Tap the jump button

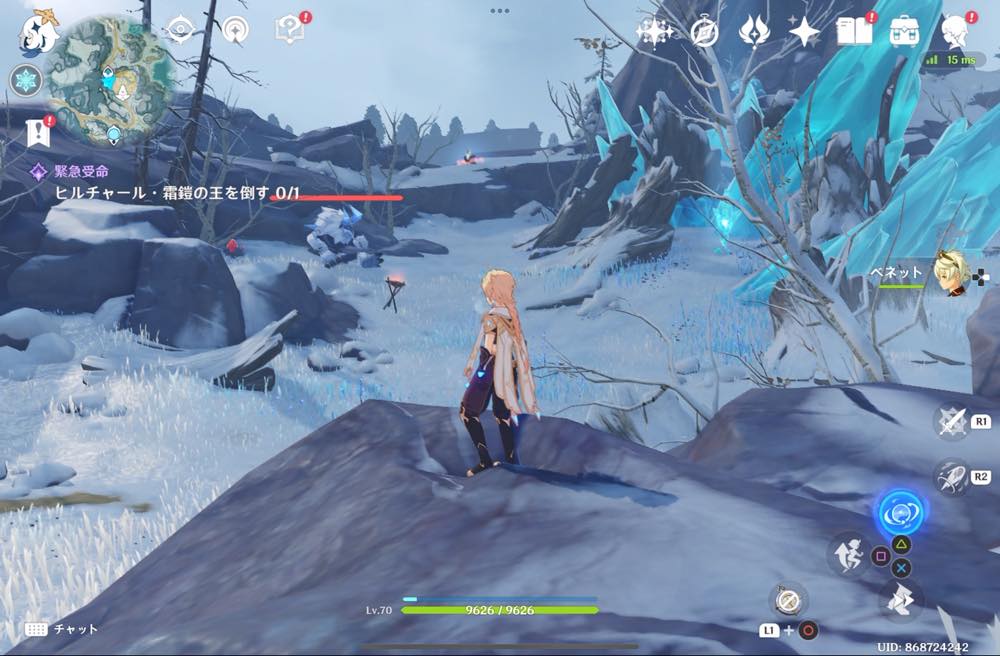(901, 600)
